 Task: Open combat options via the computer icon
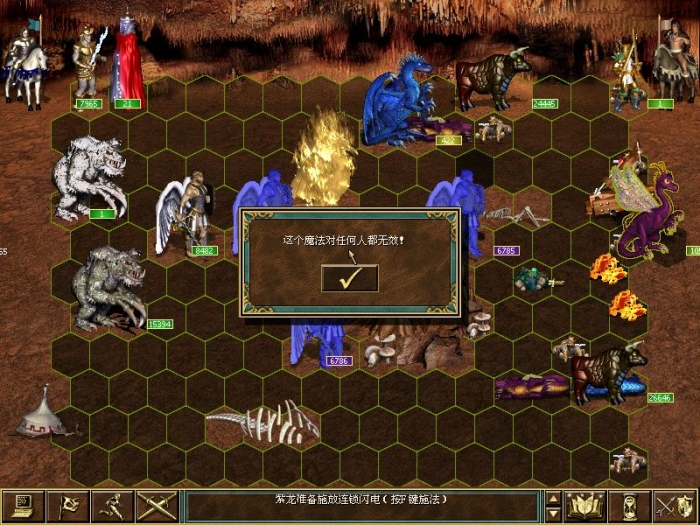(22, 506)
